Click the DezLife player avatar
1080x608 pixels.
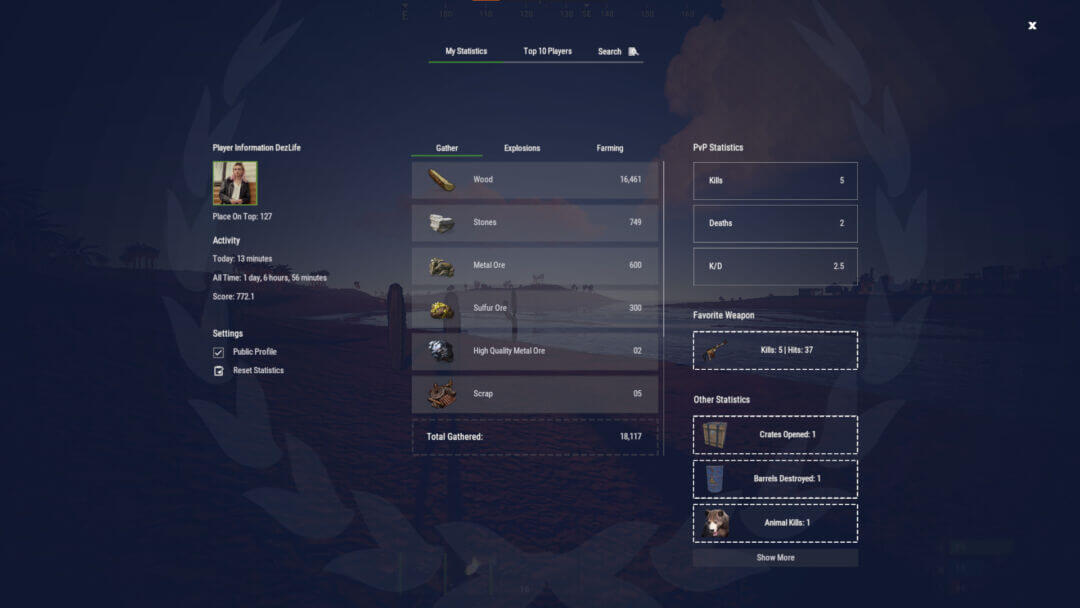point(235,183)
